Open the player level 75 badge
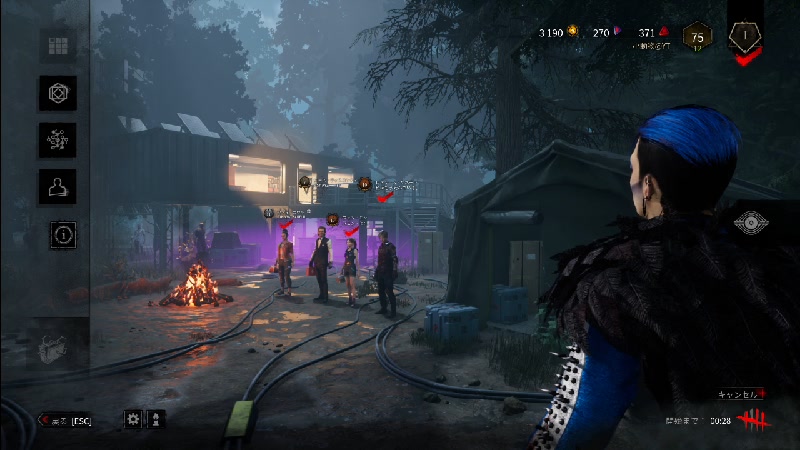 pos(697,36)
